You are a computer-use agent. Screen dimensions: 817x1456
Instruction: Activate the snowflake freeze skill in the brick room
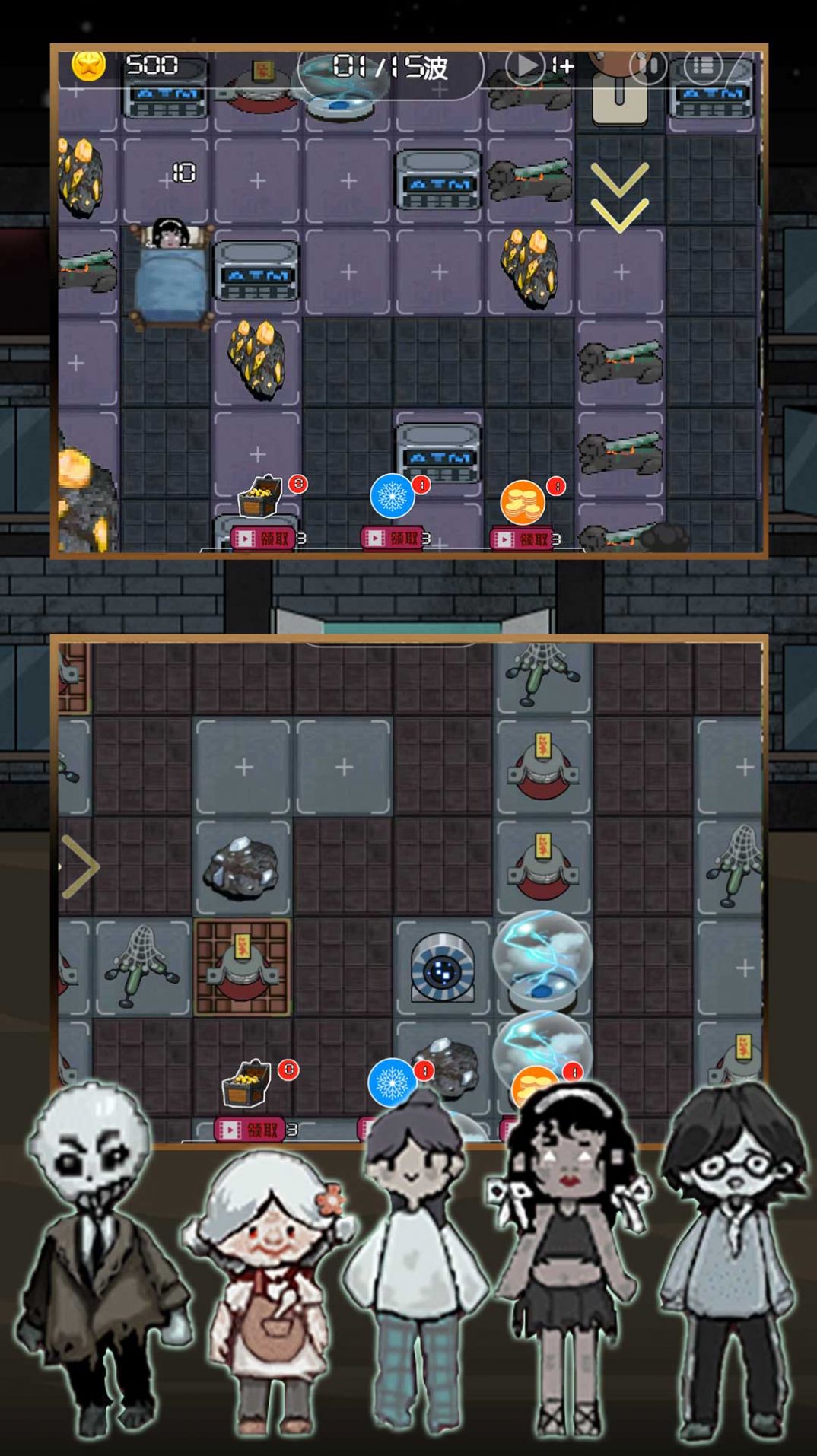click(390, 1082)
